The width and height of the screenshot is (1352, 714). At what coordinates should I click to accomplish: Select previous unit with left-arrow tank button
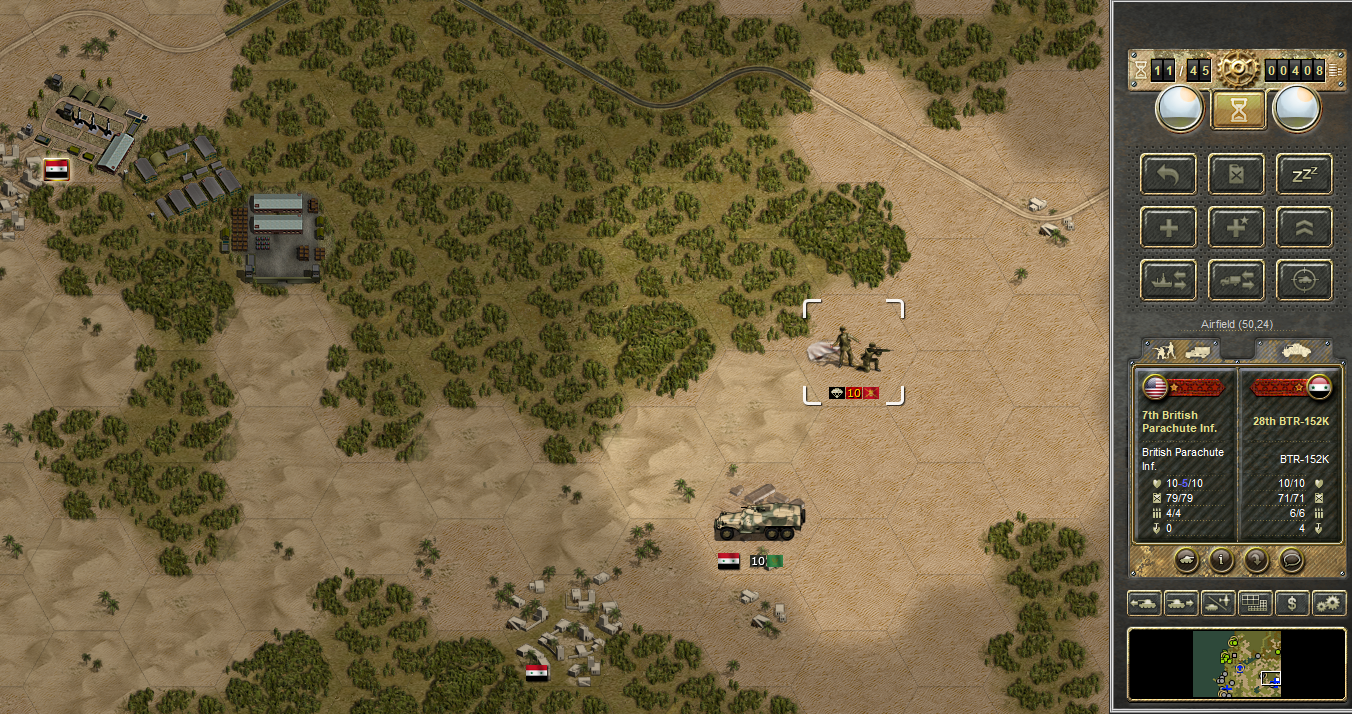[x=1143, y=603]
